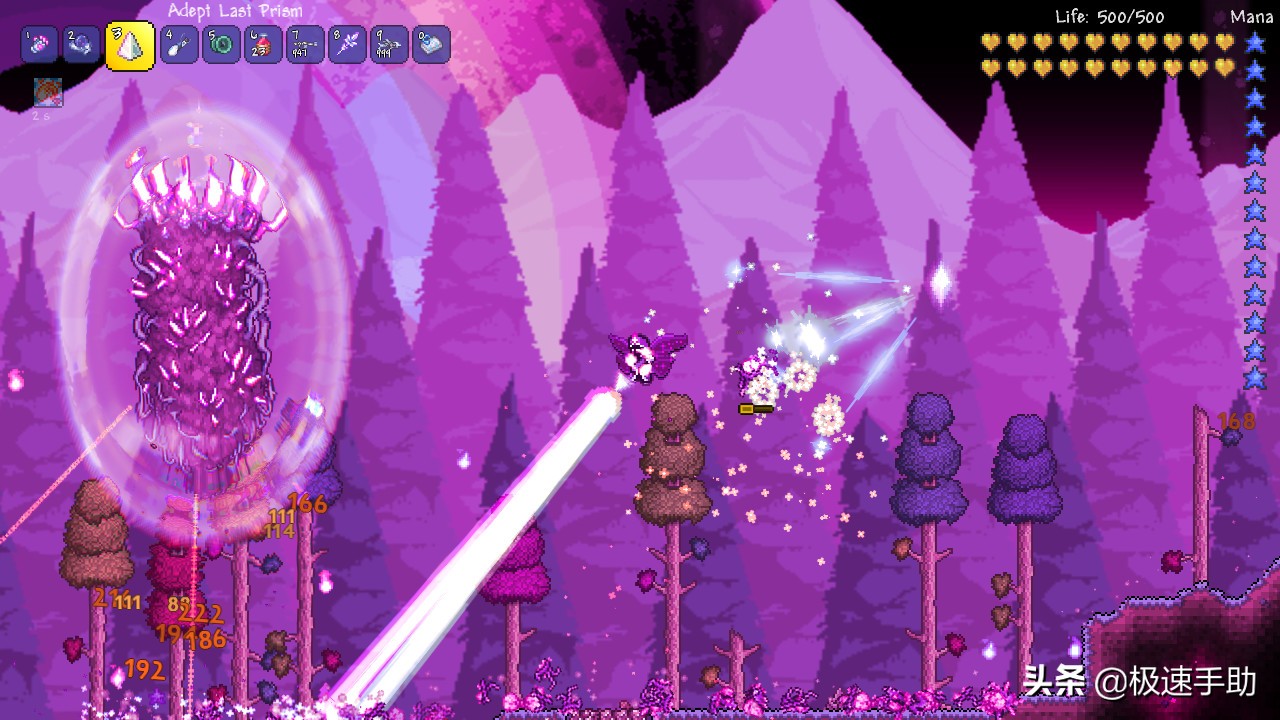Select hotbar slot 1 pink striped item
This screenshot has width=1280, height=720.
pyautogui.click(x=40, y=45)
